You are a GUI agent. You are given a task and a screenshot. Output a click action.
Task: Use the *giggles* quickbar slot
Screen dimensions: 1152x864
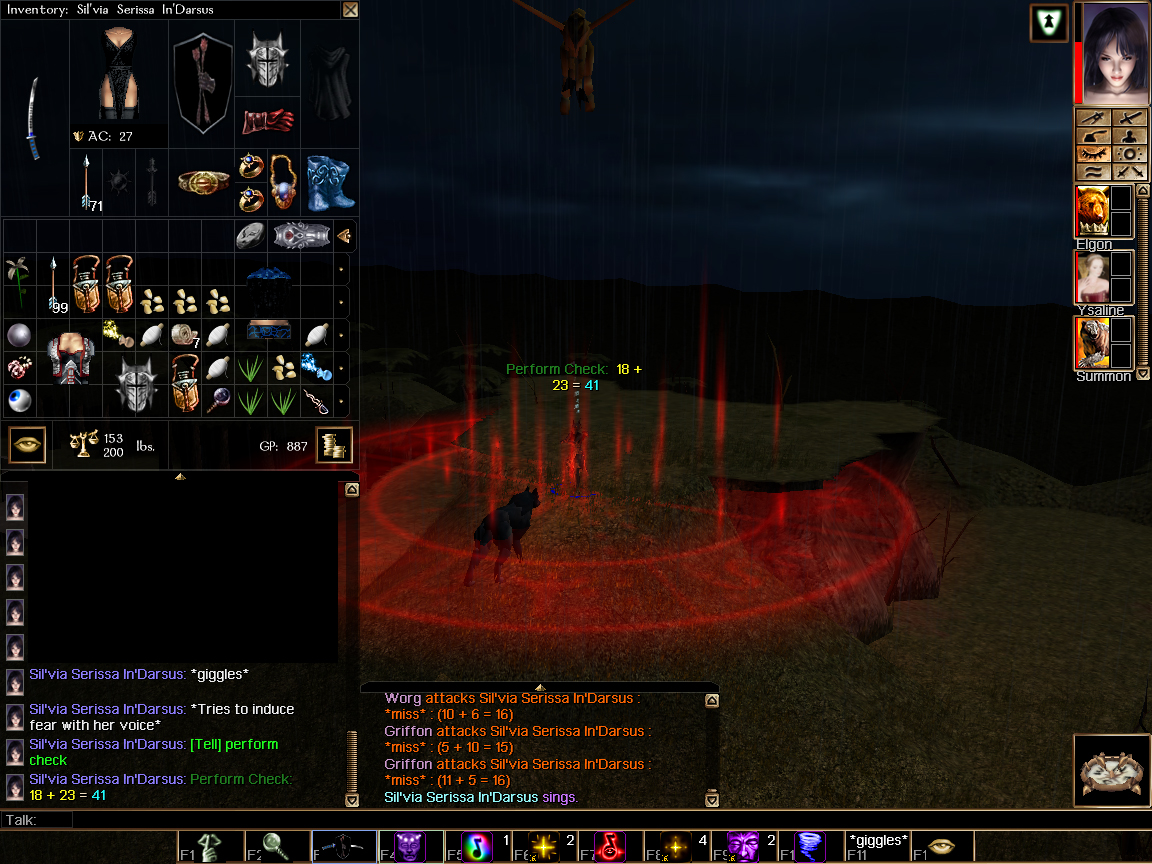(878, 846)
